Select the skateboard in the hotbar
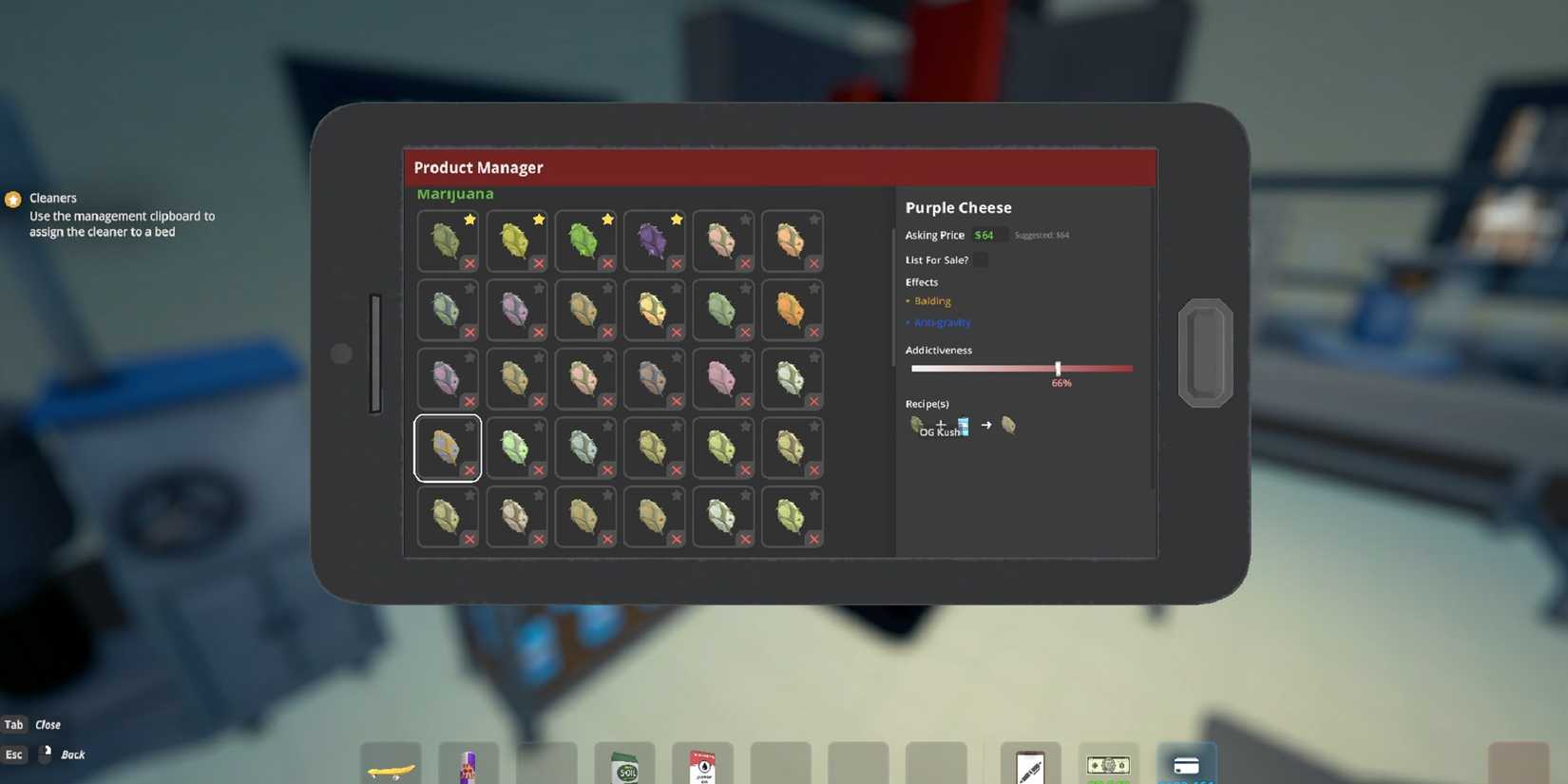Image resolution: width=1568 pixels, height=784 pixels. 390,765
